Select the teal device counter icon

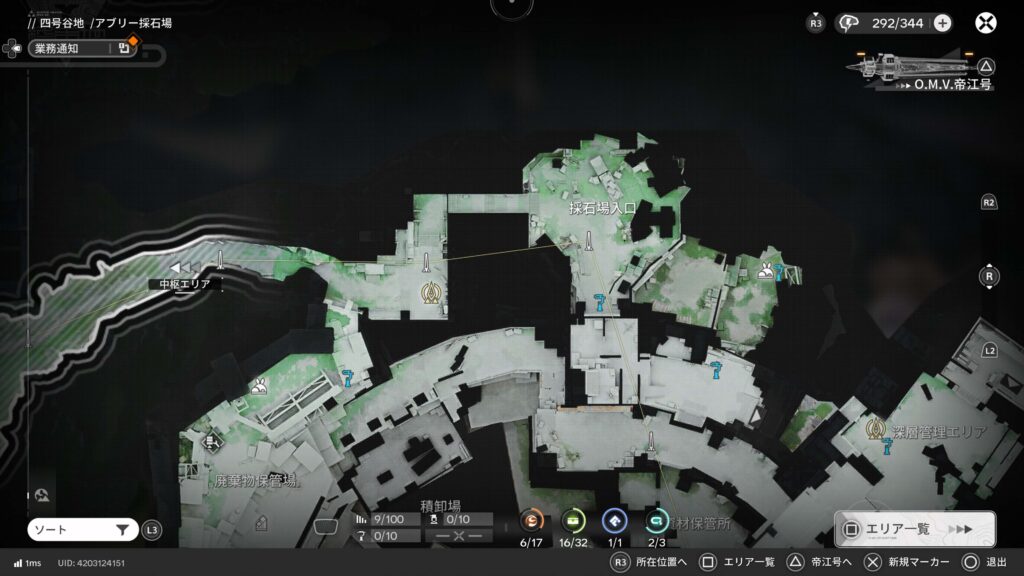pyautogui.click(x=656, y=520)
